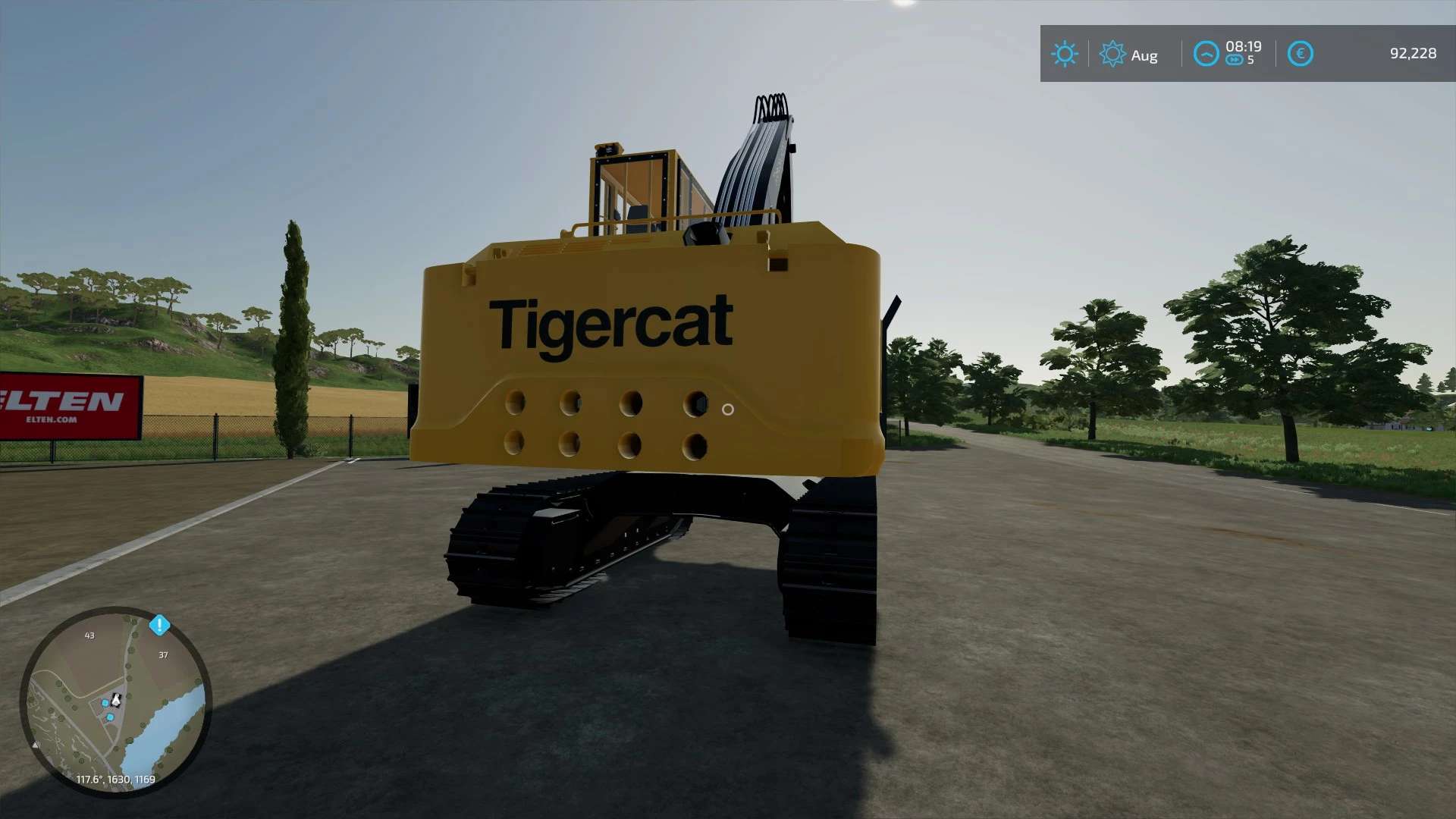
Task: Select the fast-forward time acceleration icon
Action: pyautogui.click(x=1235, y=59)
